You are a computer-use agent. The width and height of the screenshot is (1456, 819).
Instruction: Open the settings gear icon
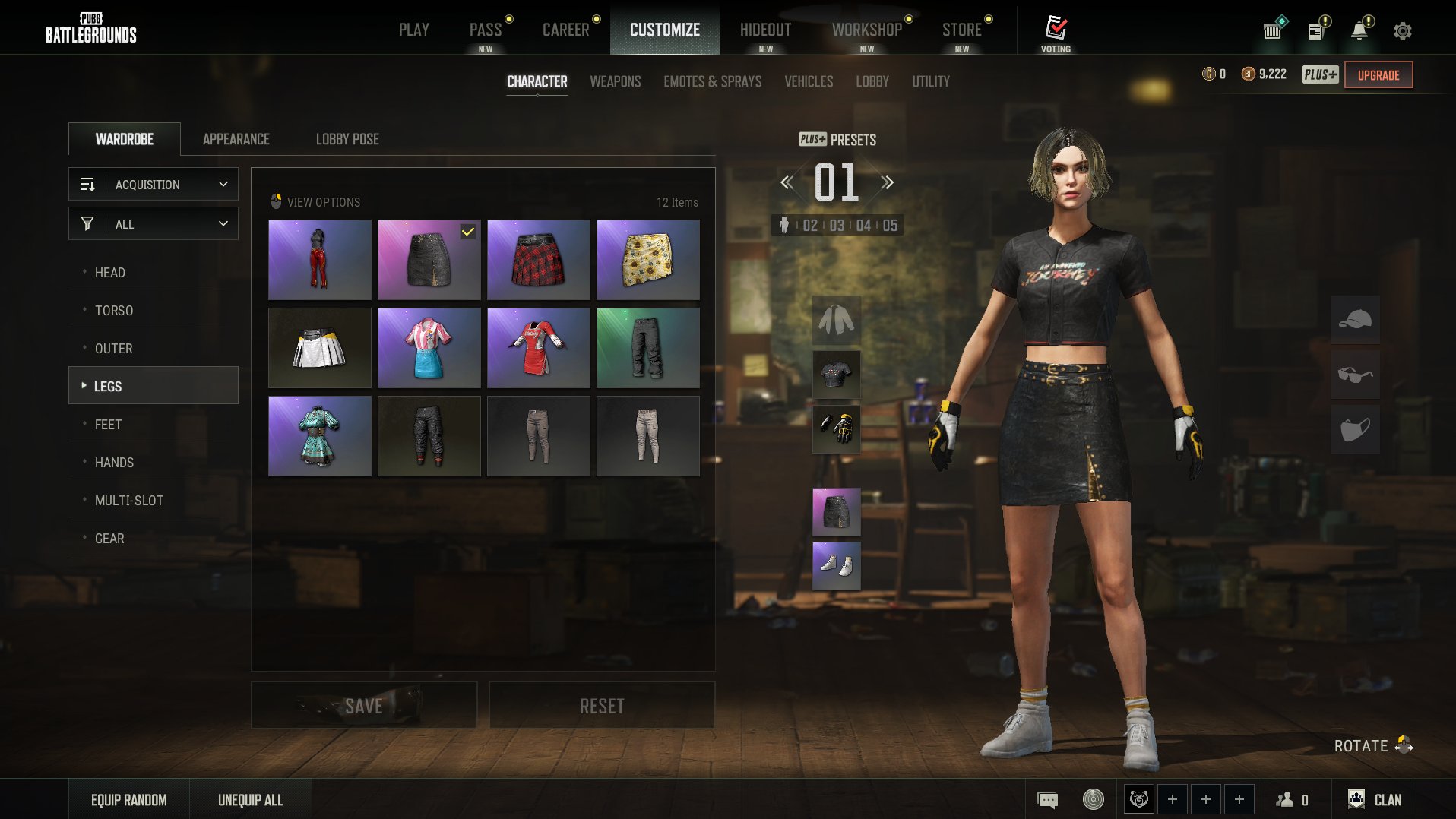[x=1402, y=31]
